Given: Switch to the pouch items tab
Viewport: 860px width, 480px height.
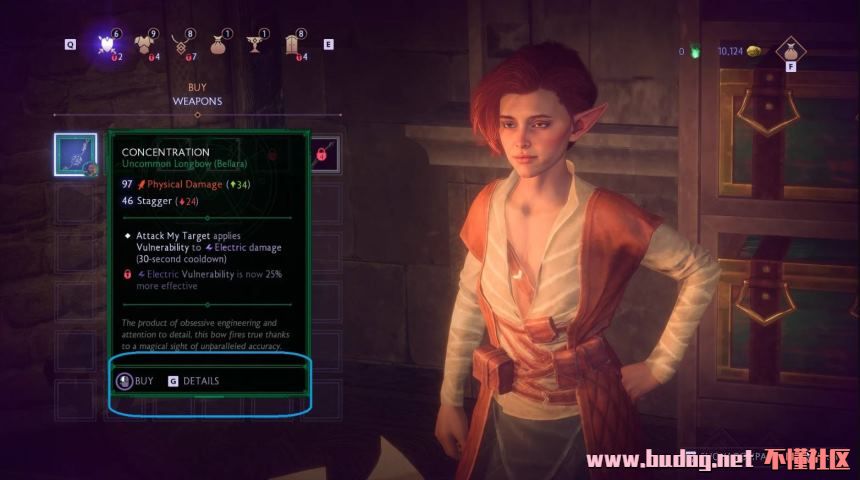Looking at the screenshot, I should click(217, 45).
